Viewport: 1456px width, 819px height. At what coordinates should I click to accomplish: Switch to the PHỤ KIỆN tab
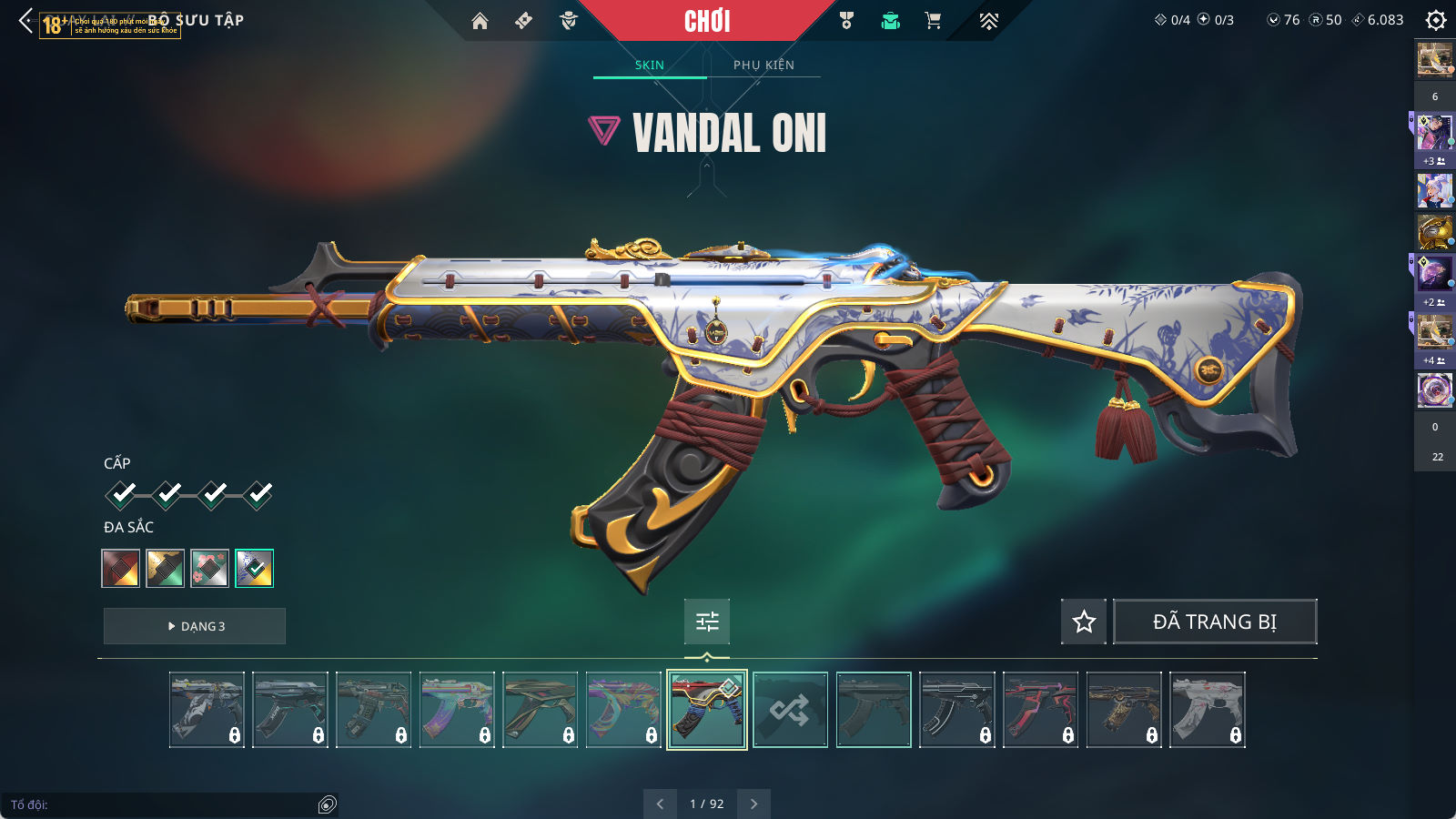click(763, 65)
